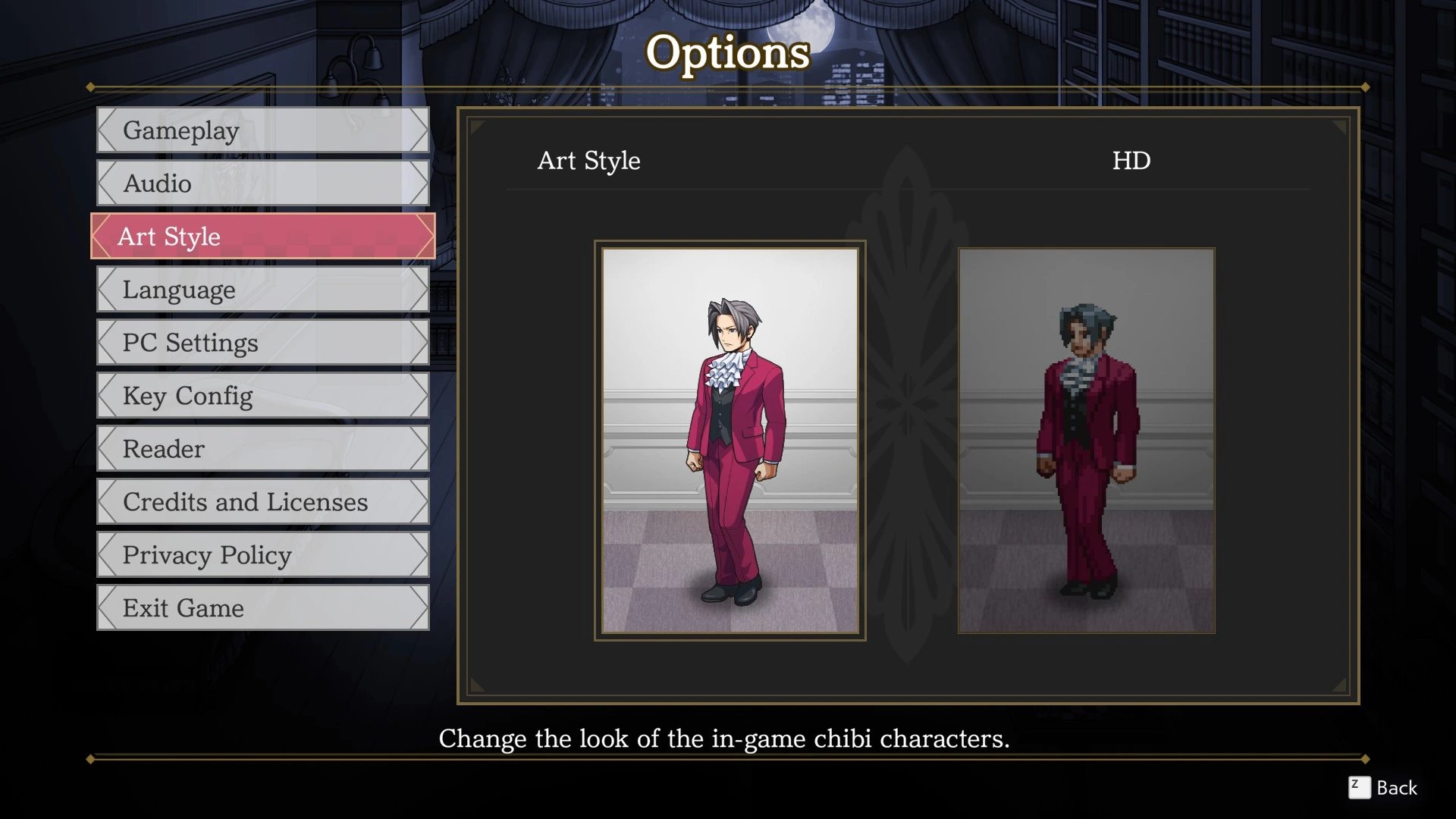Go to Language settings
The height and width of the screenshot is (819, 1456).
[x=262, y=290]
